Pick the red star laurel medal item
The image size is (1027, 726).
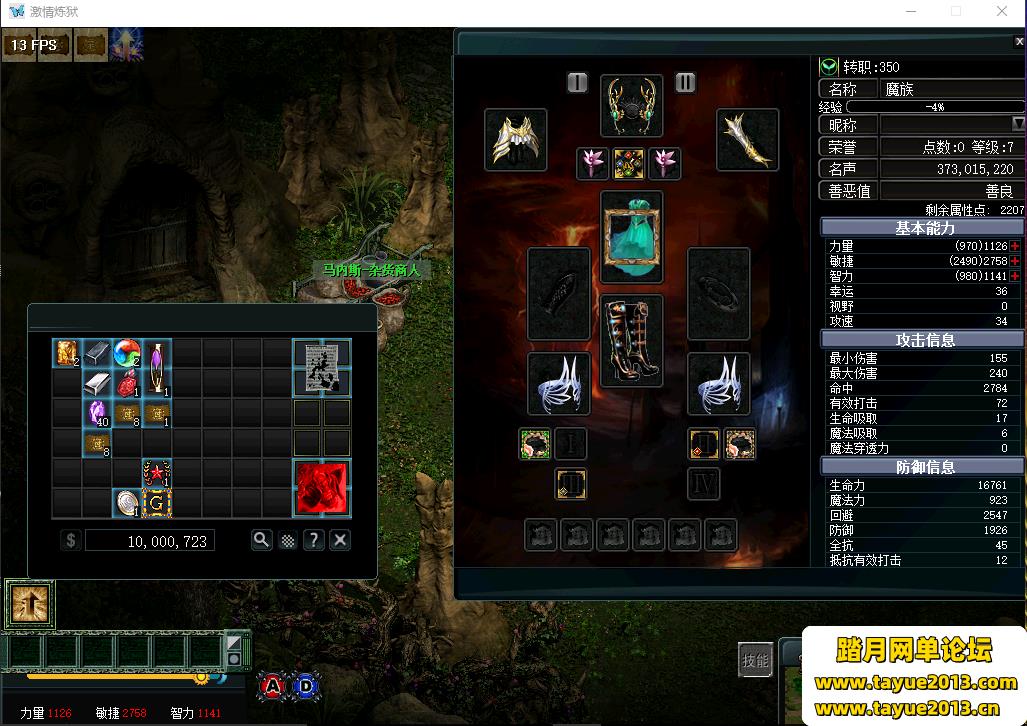[x=156, y=473]
